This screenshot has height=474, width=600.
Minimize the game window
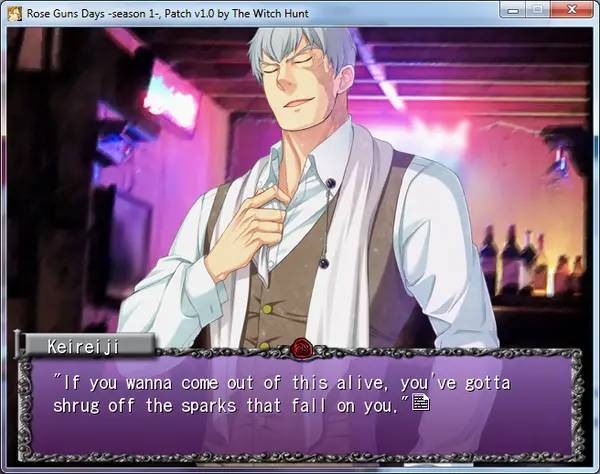tap(512, 10)
